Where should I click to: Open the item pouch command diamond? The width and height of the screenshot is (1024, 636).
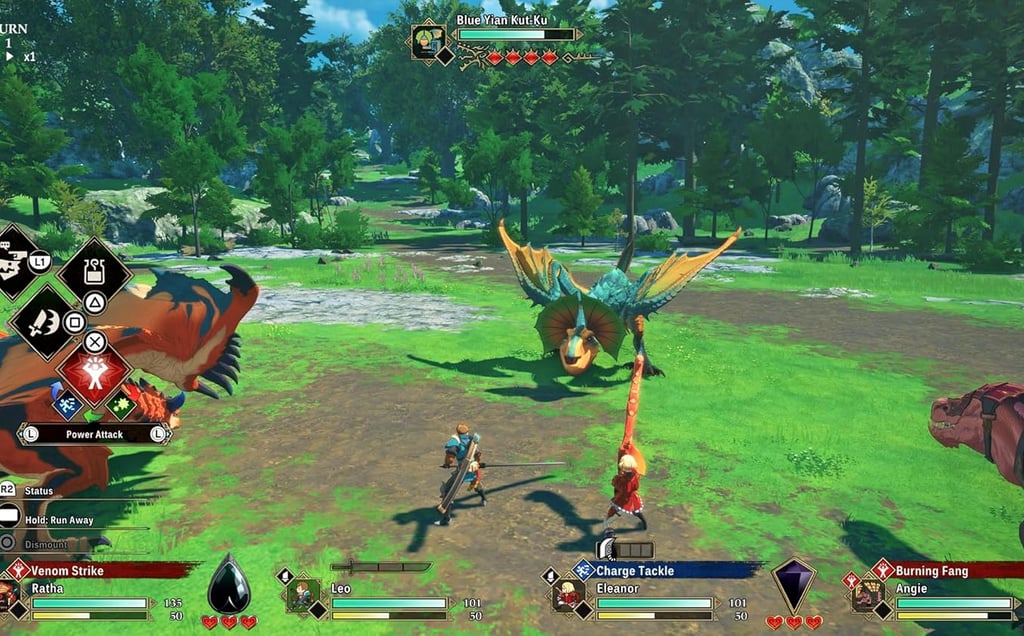coord(95,271)
